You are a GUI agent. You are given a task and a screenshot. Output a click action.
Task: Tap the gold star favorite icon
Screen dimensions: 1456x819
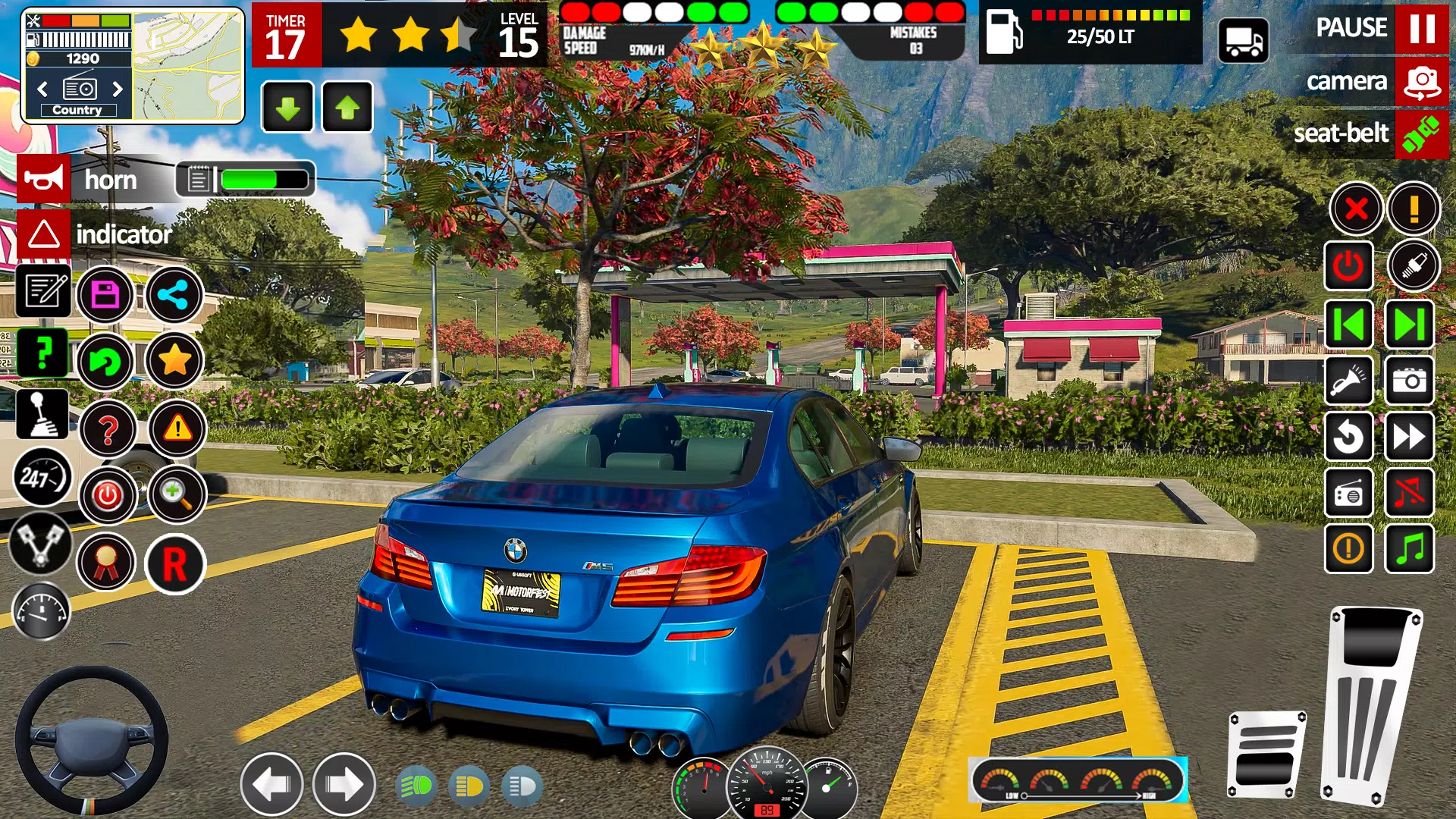pyautogui.click(x=174, y=360)
